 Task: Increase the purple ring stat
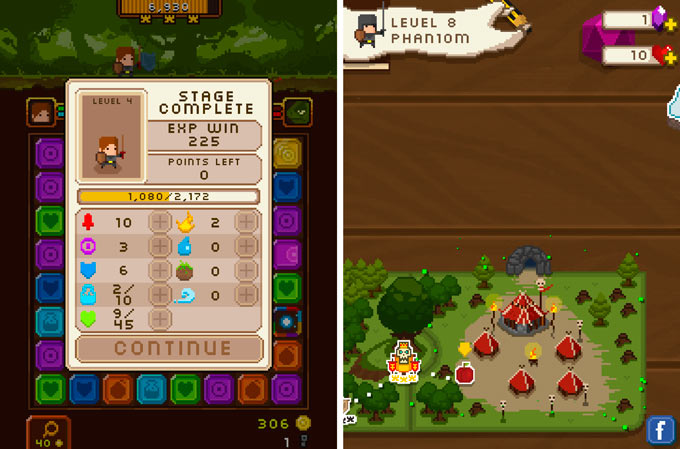pyautogui.click(x=160, y=247)
